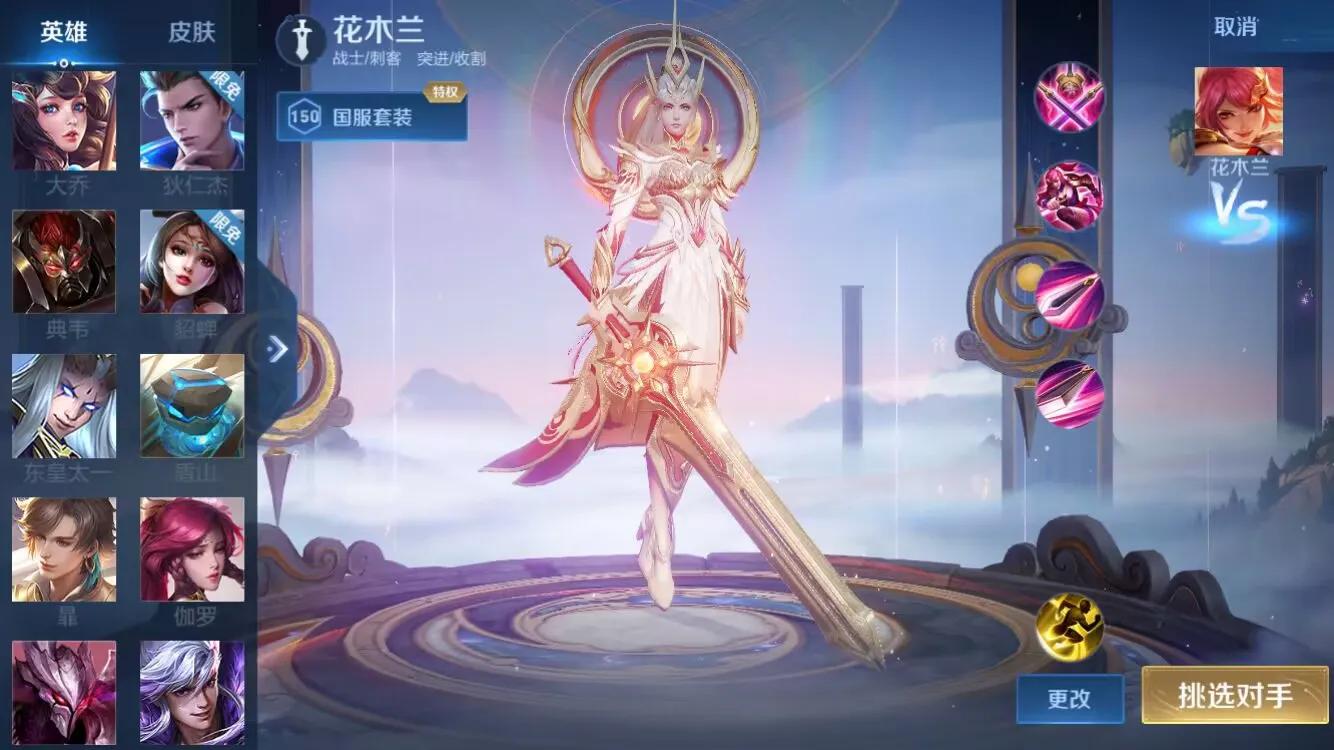Screen dimensions: 1334x750
Task: Select Dun Shan's shield portrait
Action: 193,403
